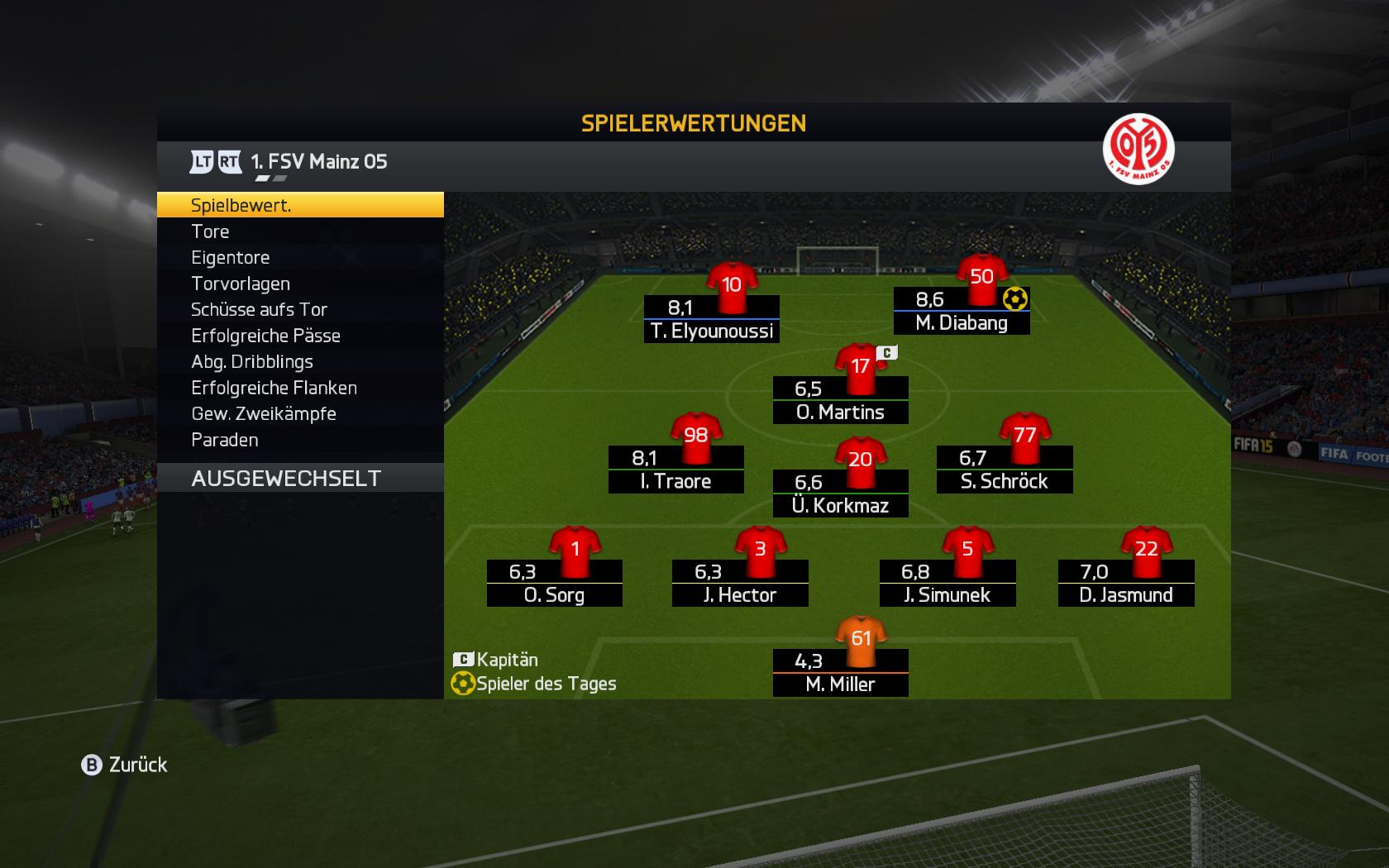Show Erfolgreiche Pässe statistics
The height and width of the screenshot is (868, 1389).
pyautogui.click(x=299, y=336)
